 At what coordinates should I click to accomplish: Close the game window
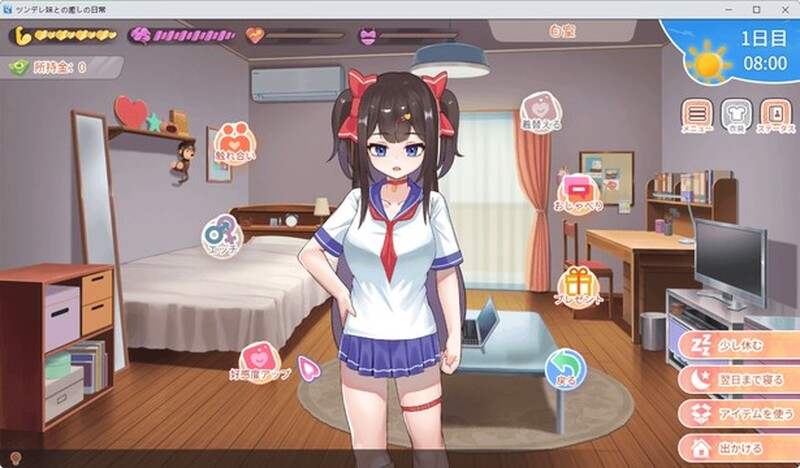(784, 9)
